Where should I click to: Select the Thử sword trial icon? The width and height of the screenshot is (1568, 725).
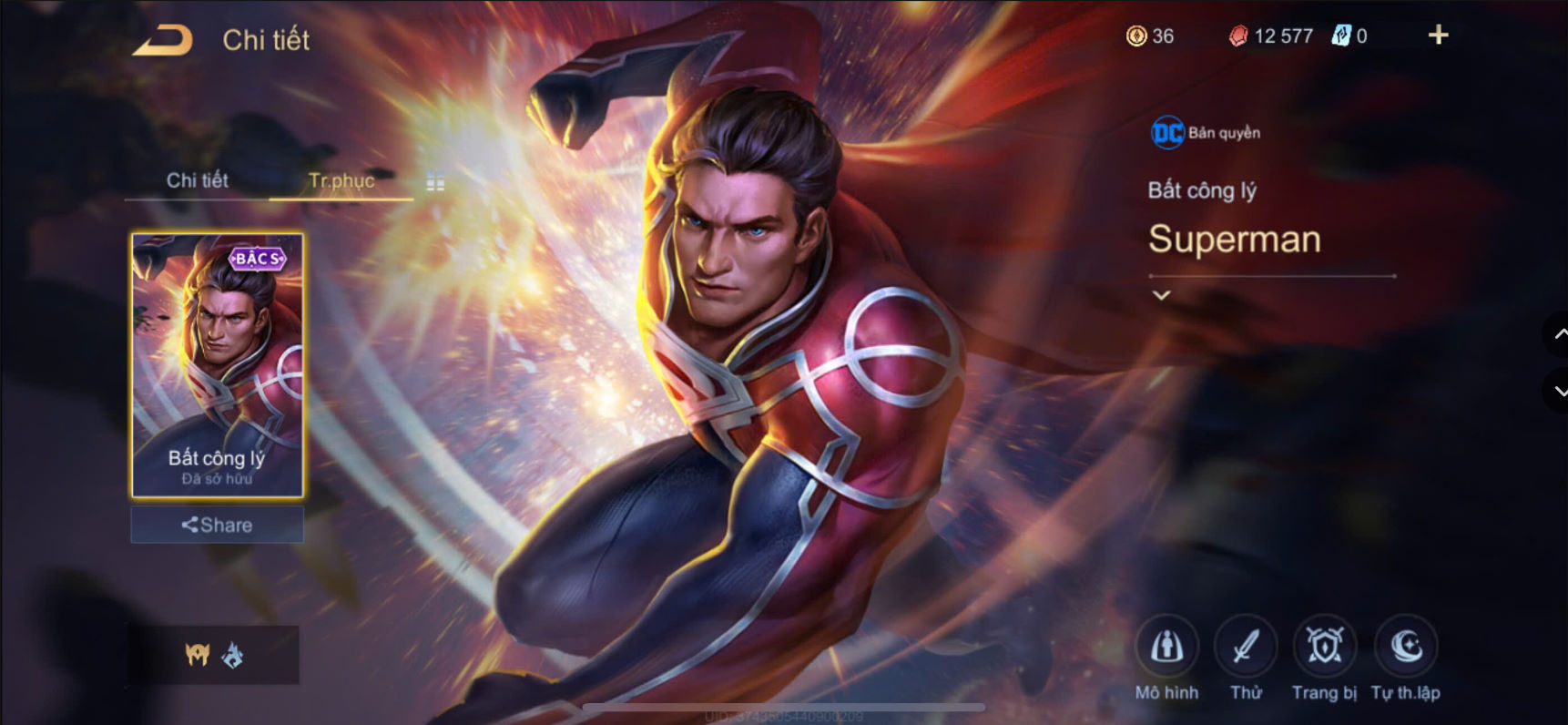[1247, 648]
